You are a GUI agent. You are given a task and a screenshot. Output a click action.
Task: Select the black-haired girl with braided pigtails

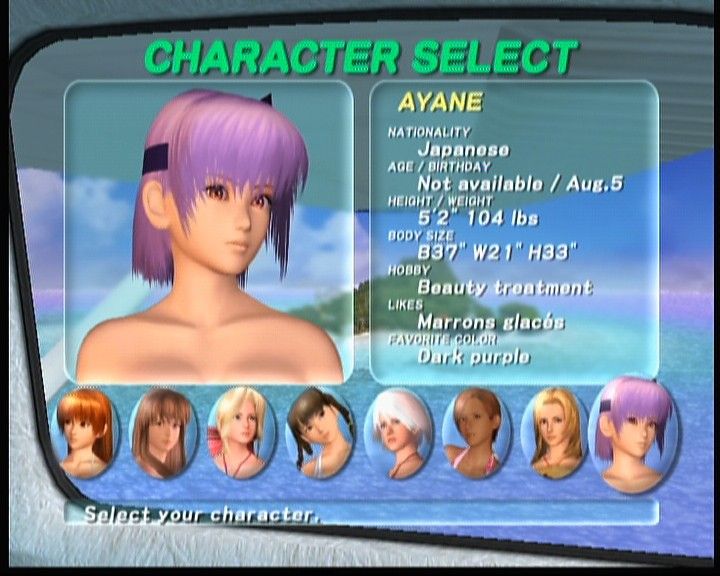click(x=320, y=433)
